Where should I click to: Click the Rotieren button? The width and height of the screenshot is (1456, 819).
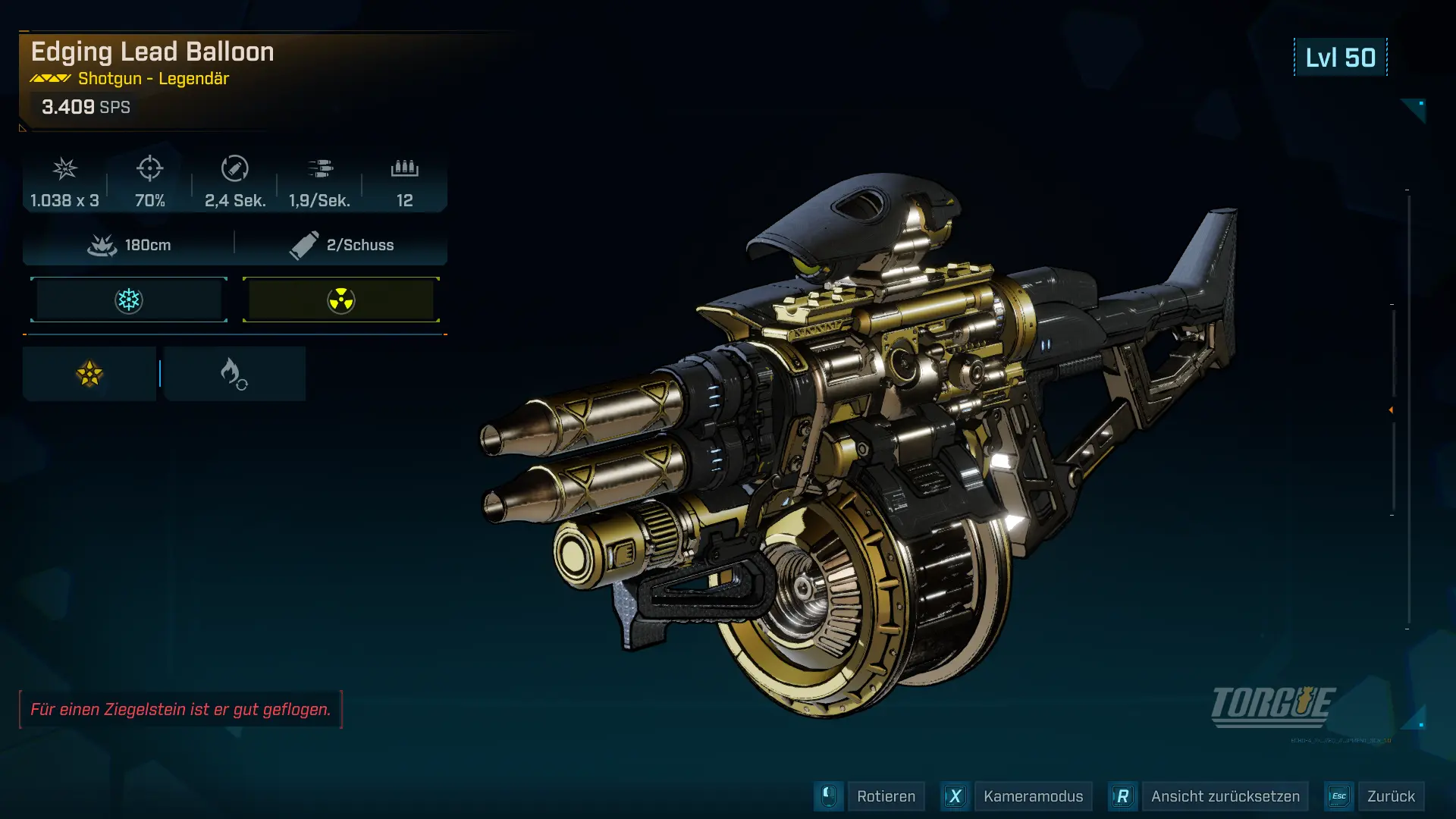point(885,796)
